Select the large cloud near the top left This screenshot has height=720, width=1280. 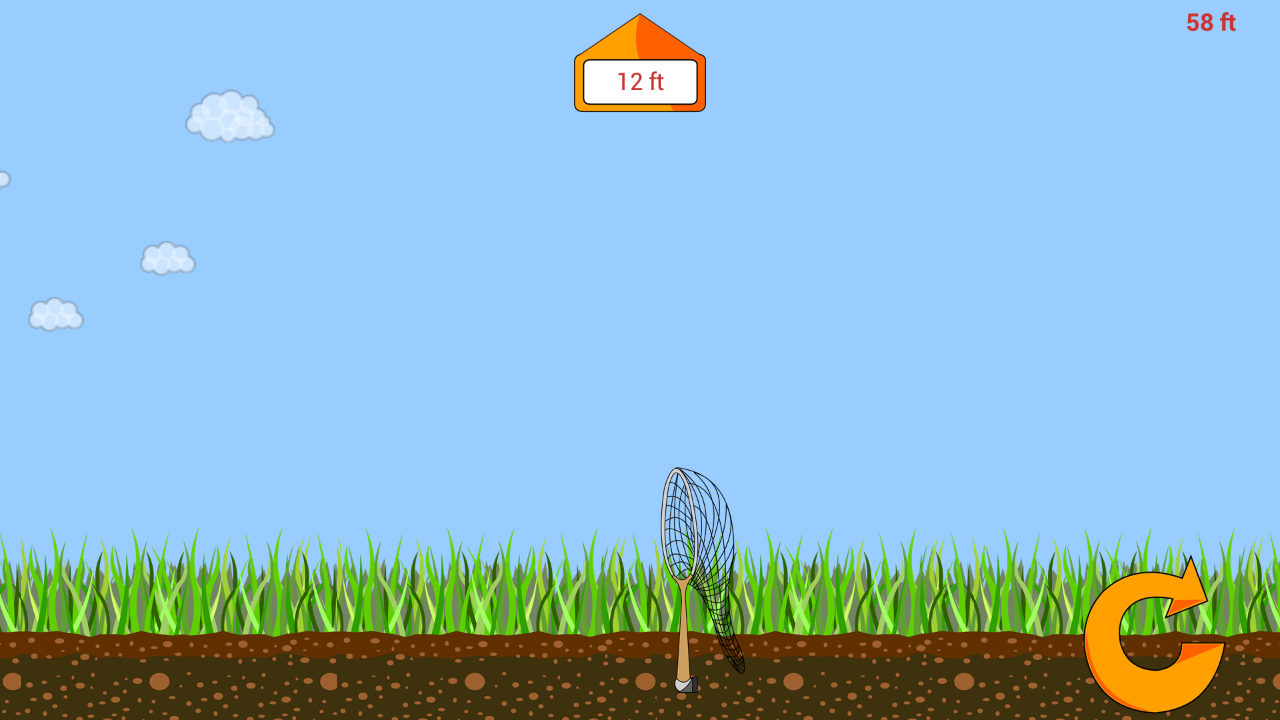(x=228, y=114)
